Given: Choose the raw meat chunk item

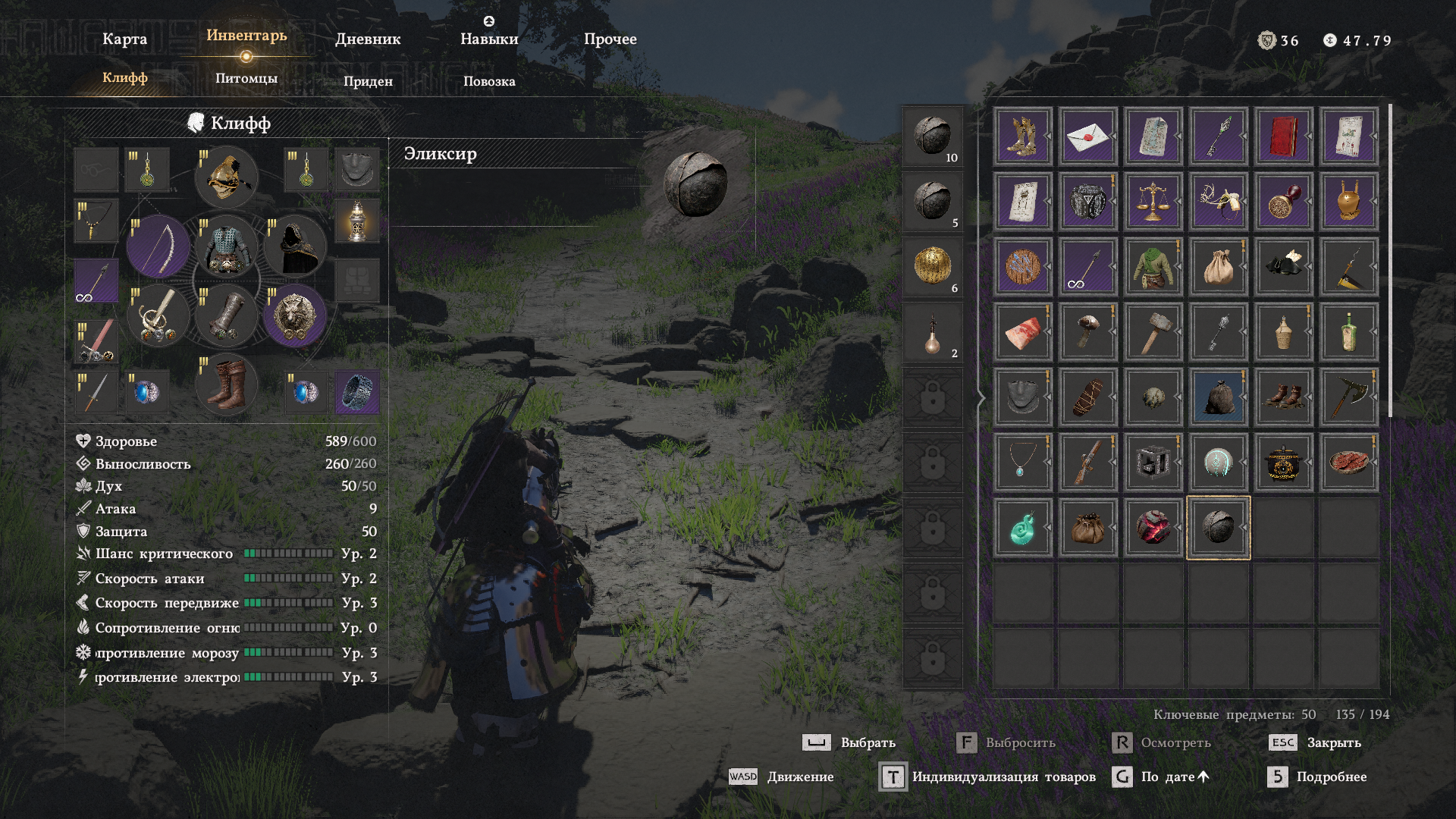Looking at the screenshot, I should (1022, 332).
